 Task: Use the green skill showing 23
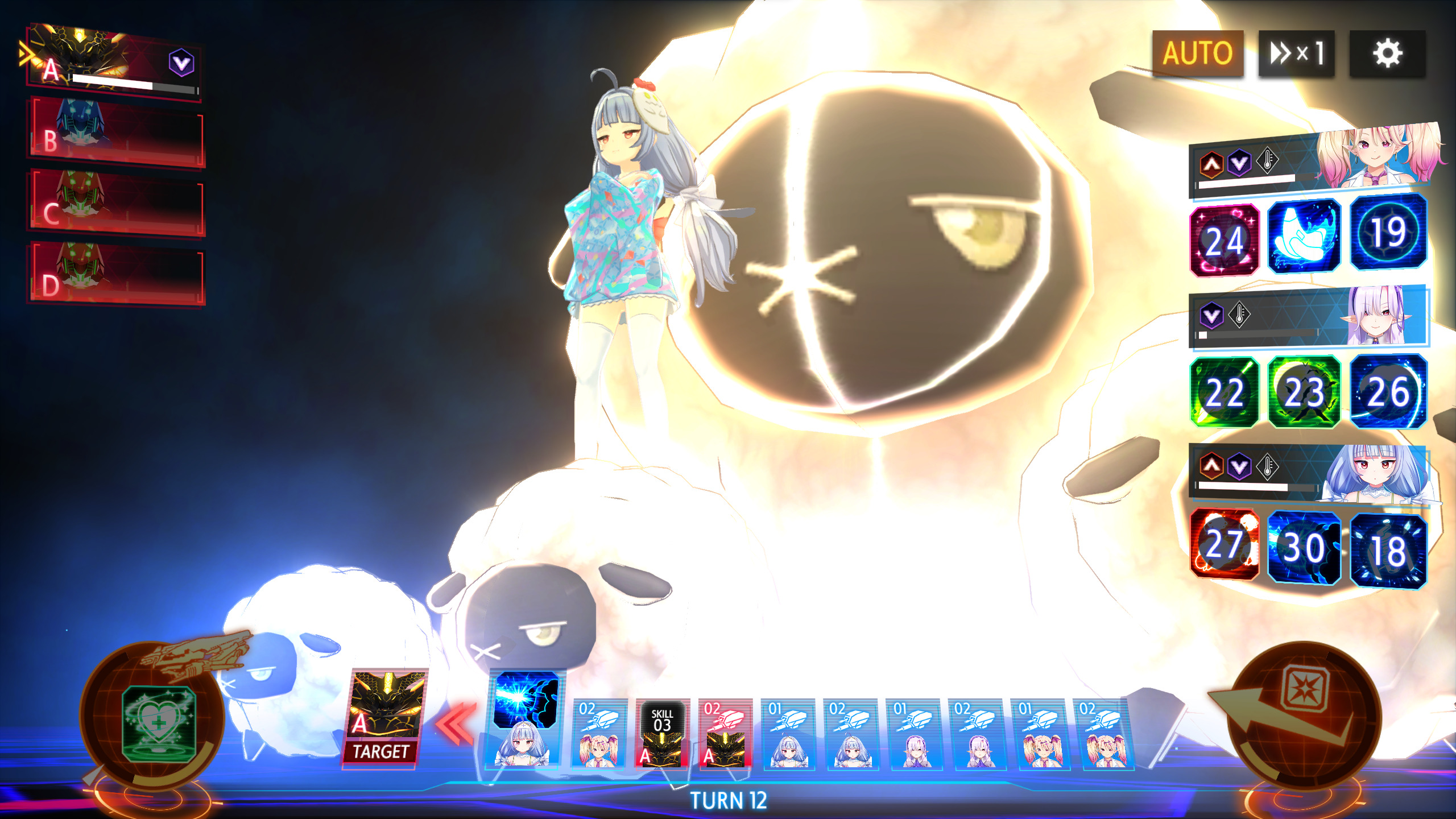1304,392
